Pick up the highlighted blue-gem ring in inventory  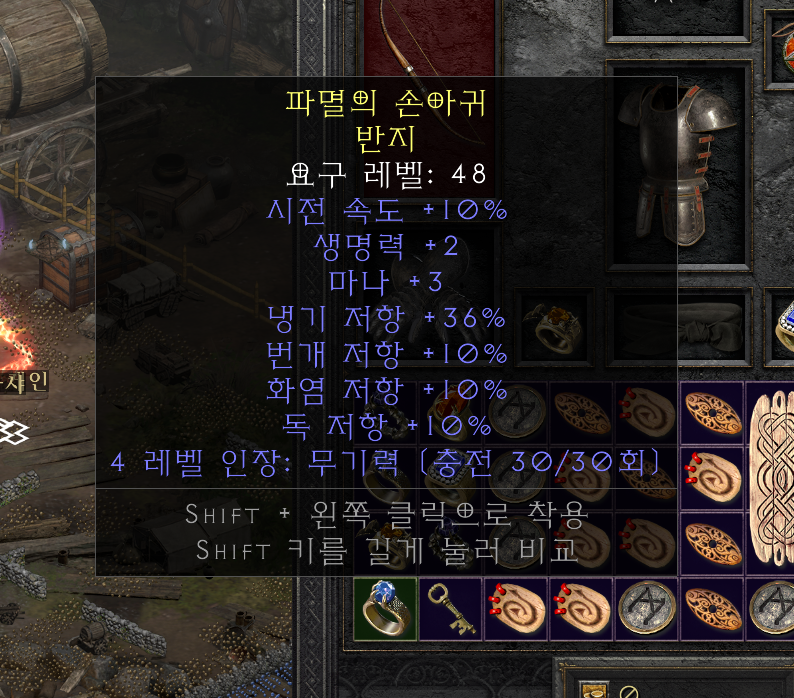(385, 609)
